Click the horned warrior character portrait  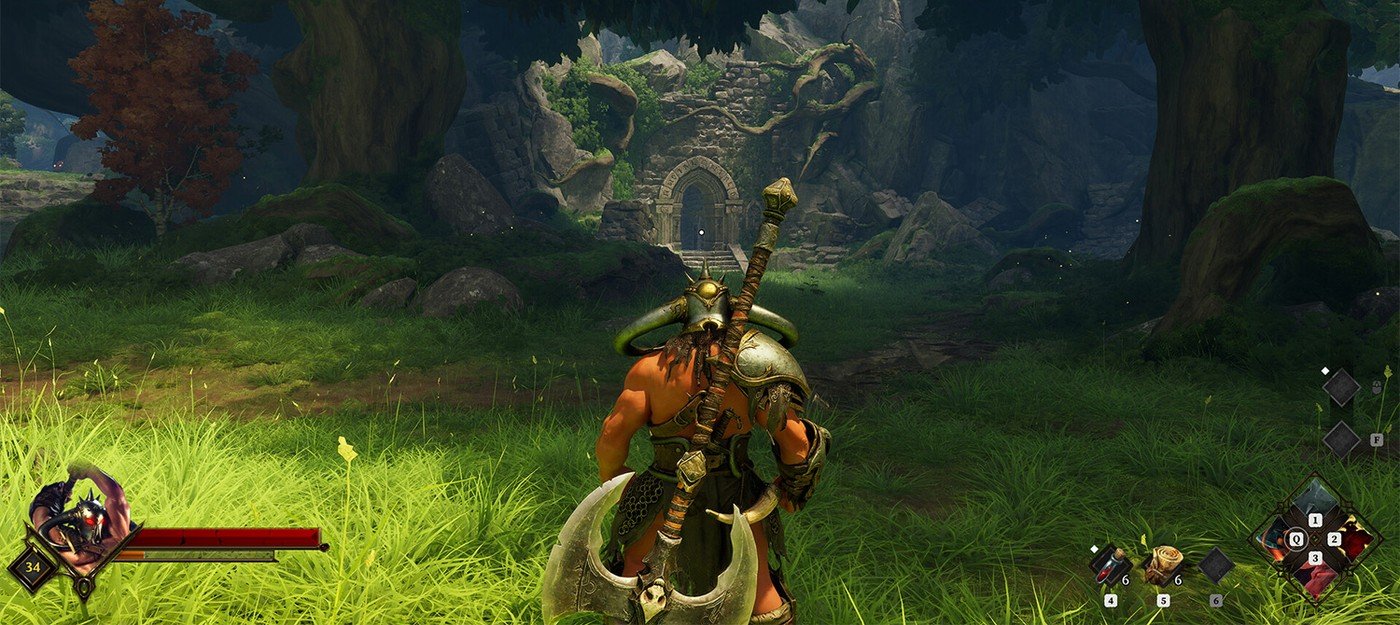click(82, 514)
